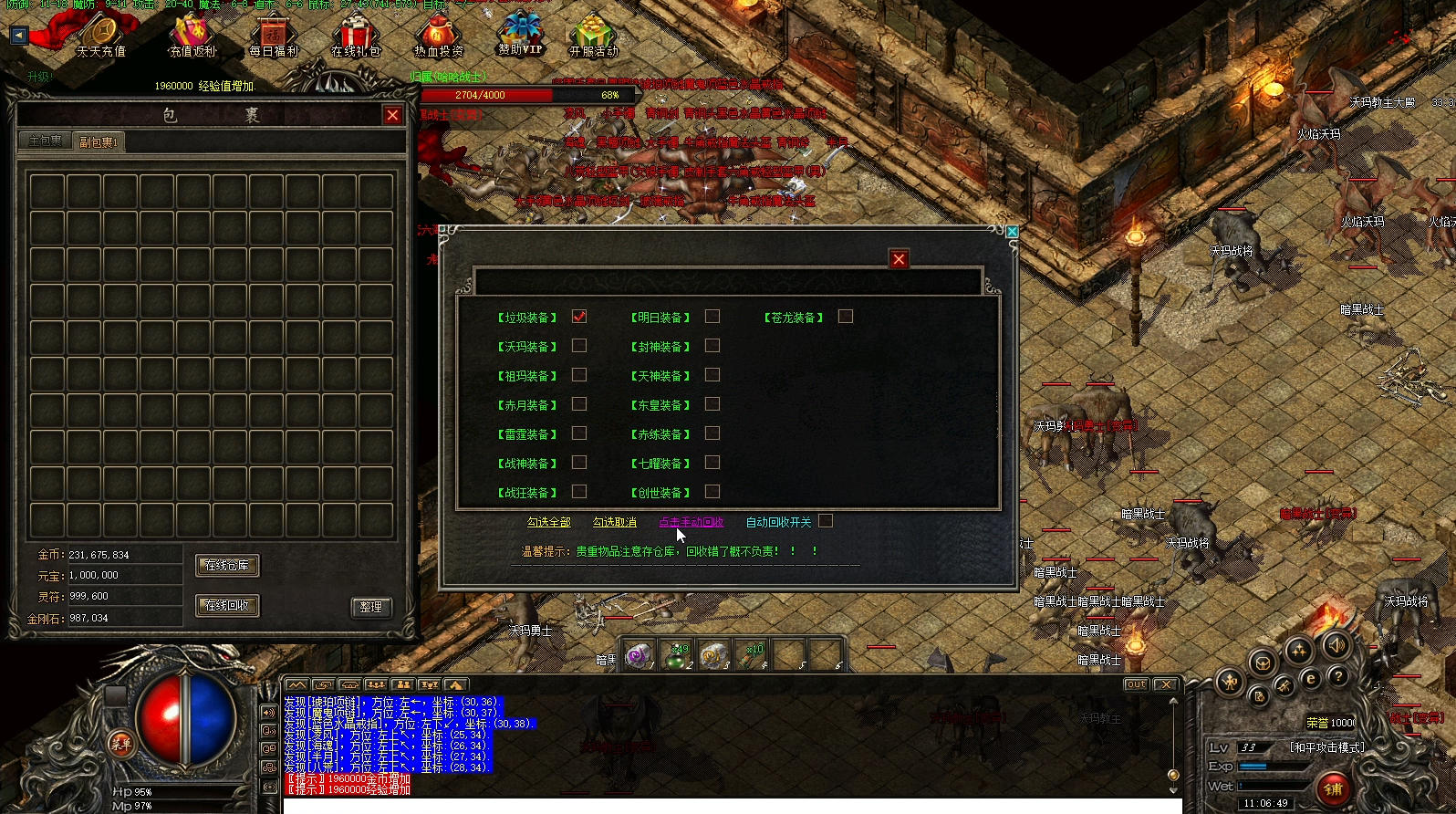Screen dimensions: 1456x814
Task: Open the 在线礼包 gift icon
Action: tap(356, 37)
